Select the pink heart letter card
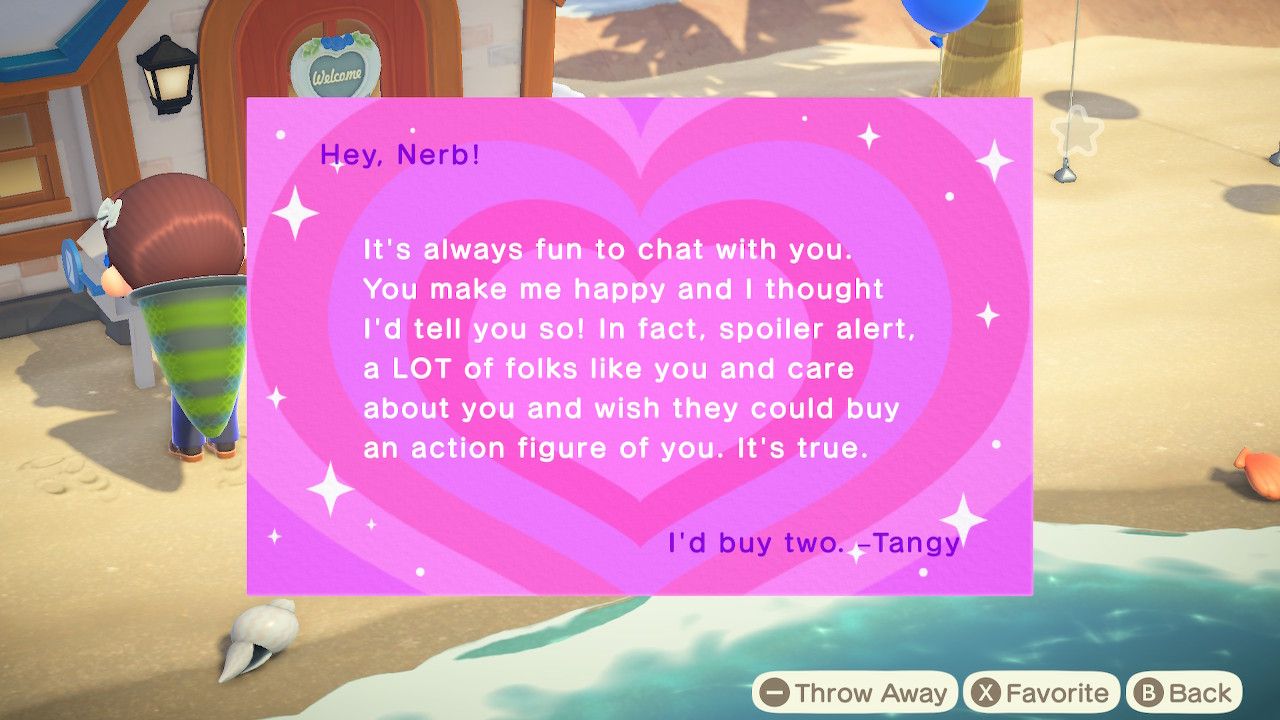Viewport: 1280px width, 720px height. coord(637,345)
